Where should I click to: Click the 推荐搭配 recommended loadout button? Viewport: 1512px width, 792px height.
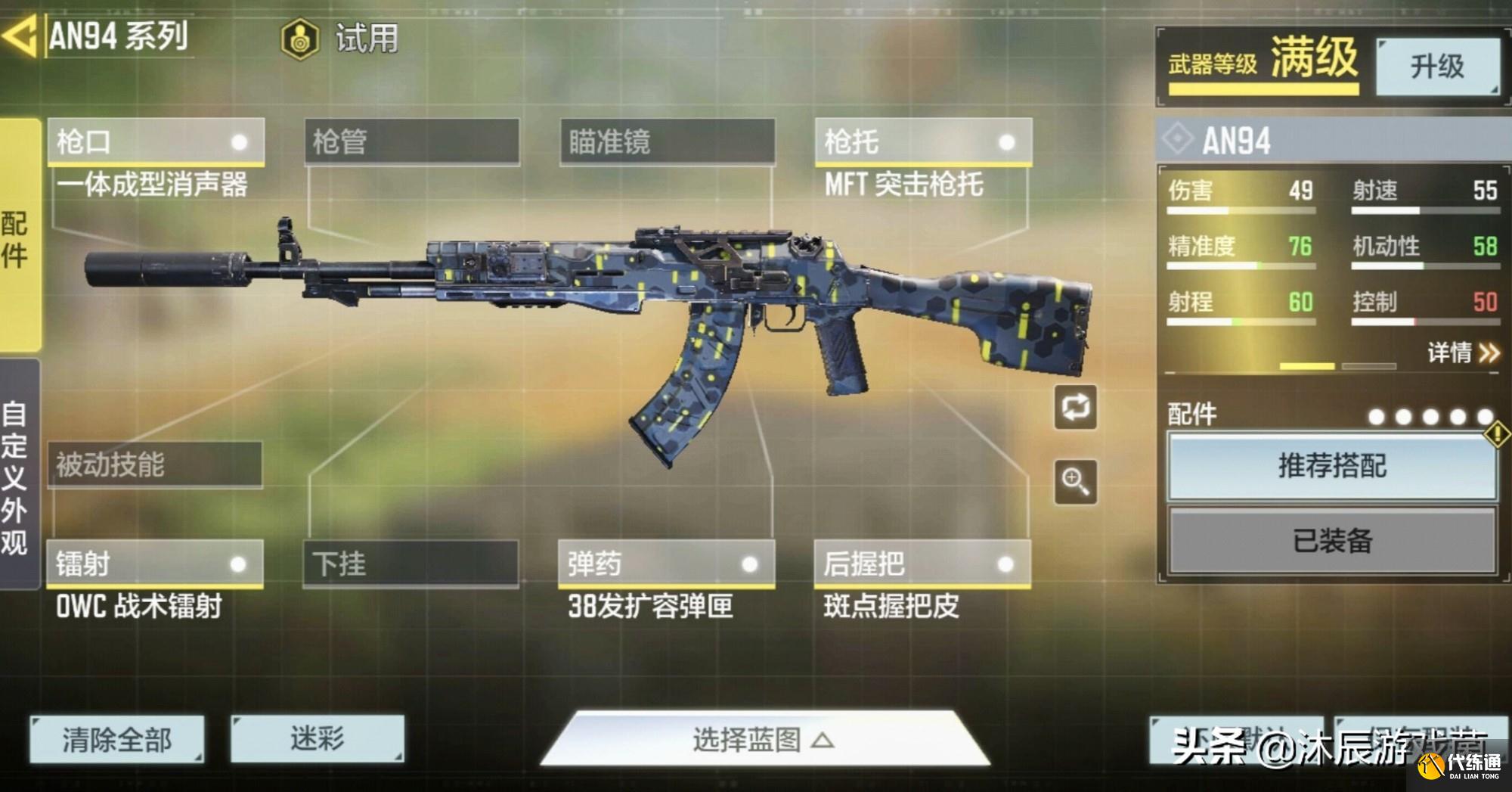[x=1332, y=466]
